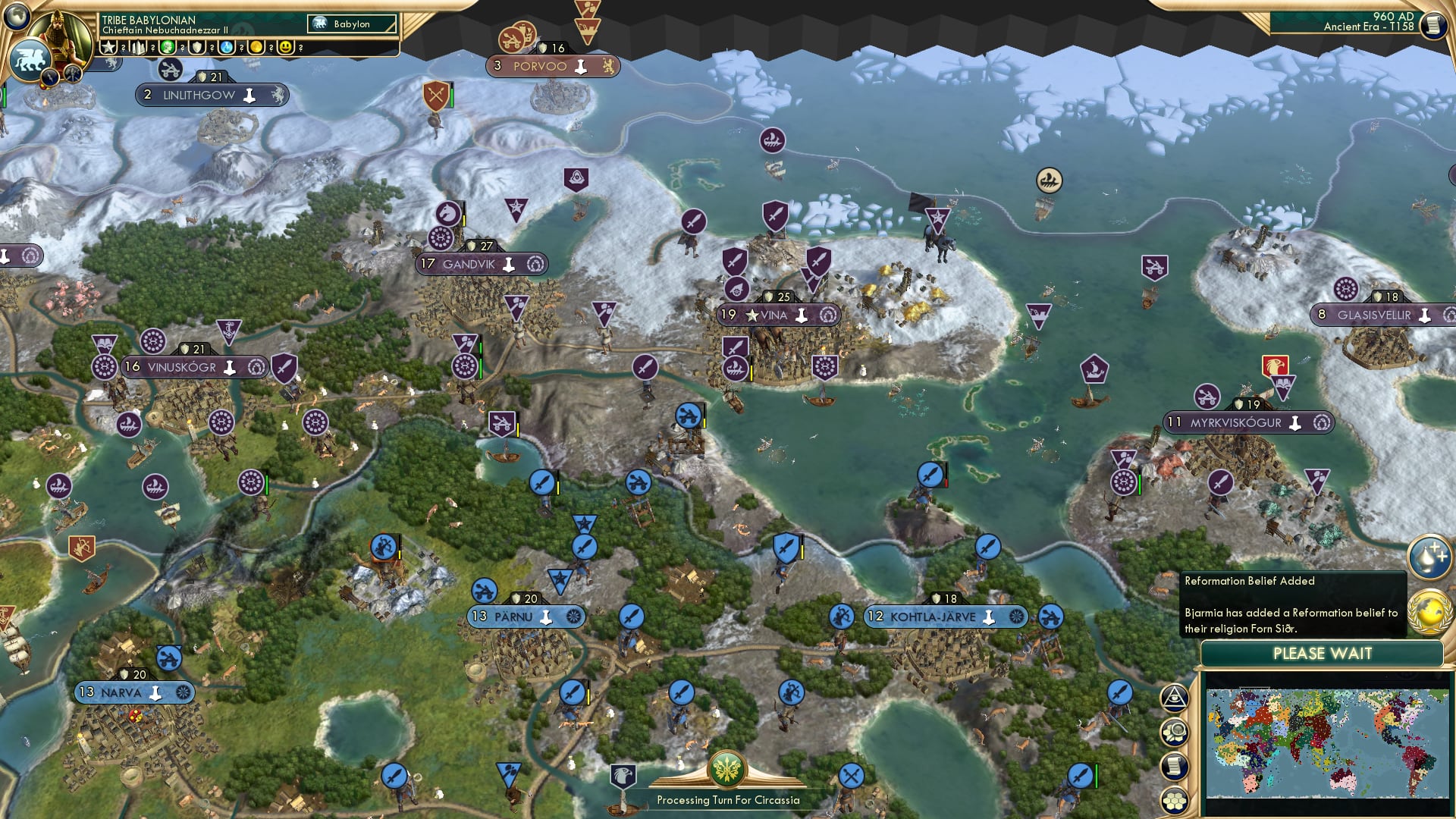Toggle strategic view with the eye pyramid button
The image size is (1456, 819).
[x=1175, y=698]
